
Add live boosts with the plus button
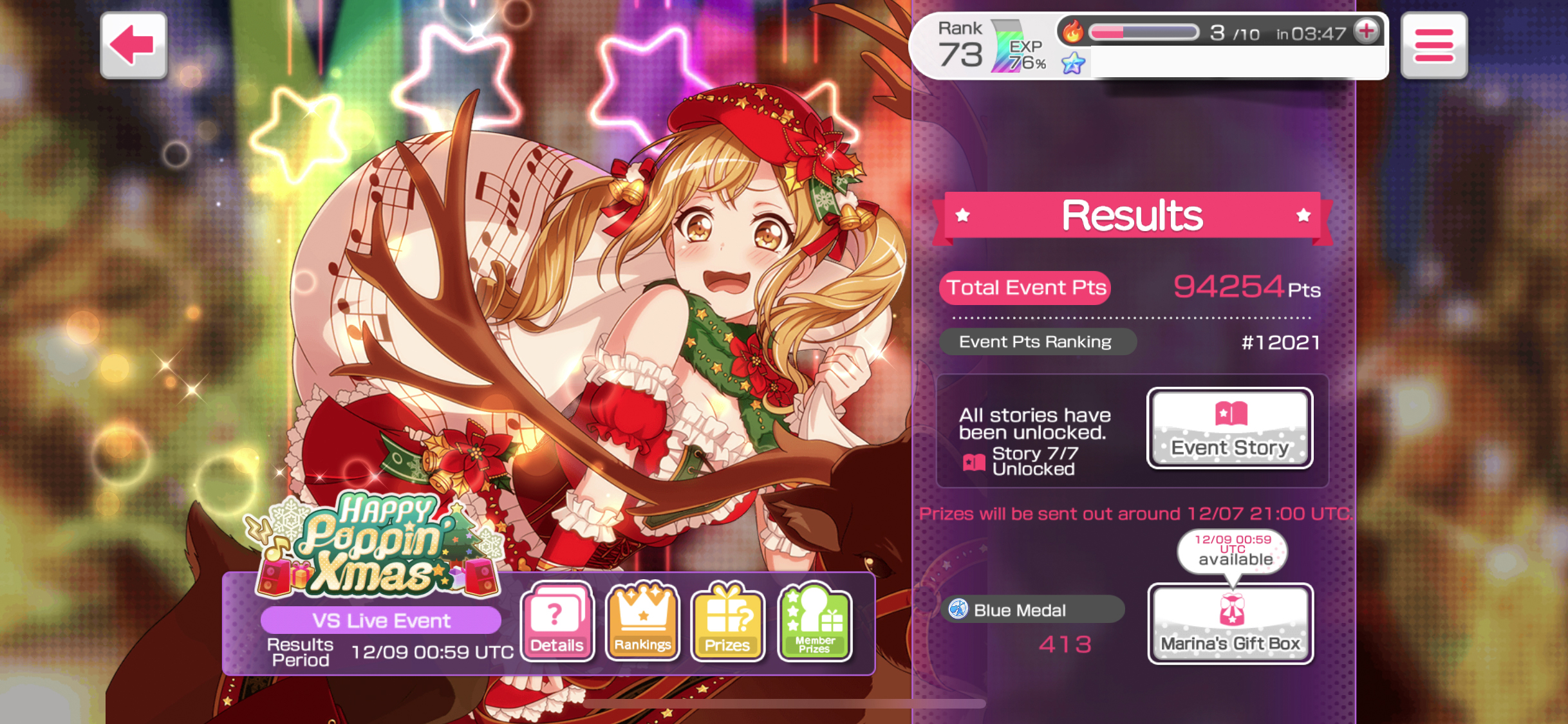click(1366, 30)
